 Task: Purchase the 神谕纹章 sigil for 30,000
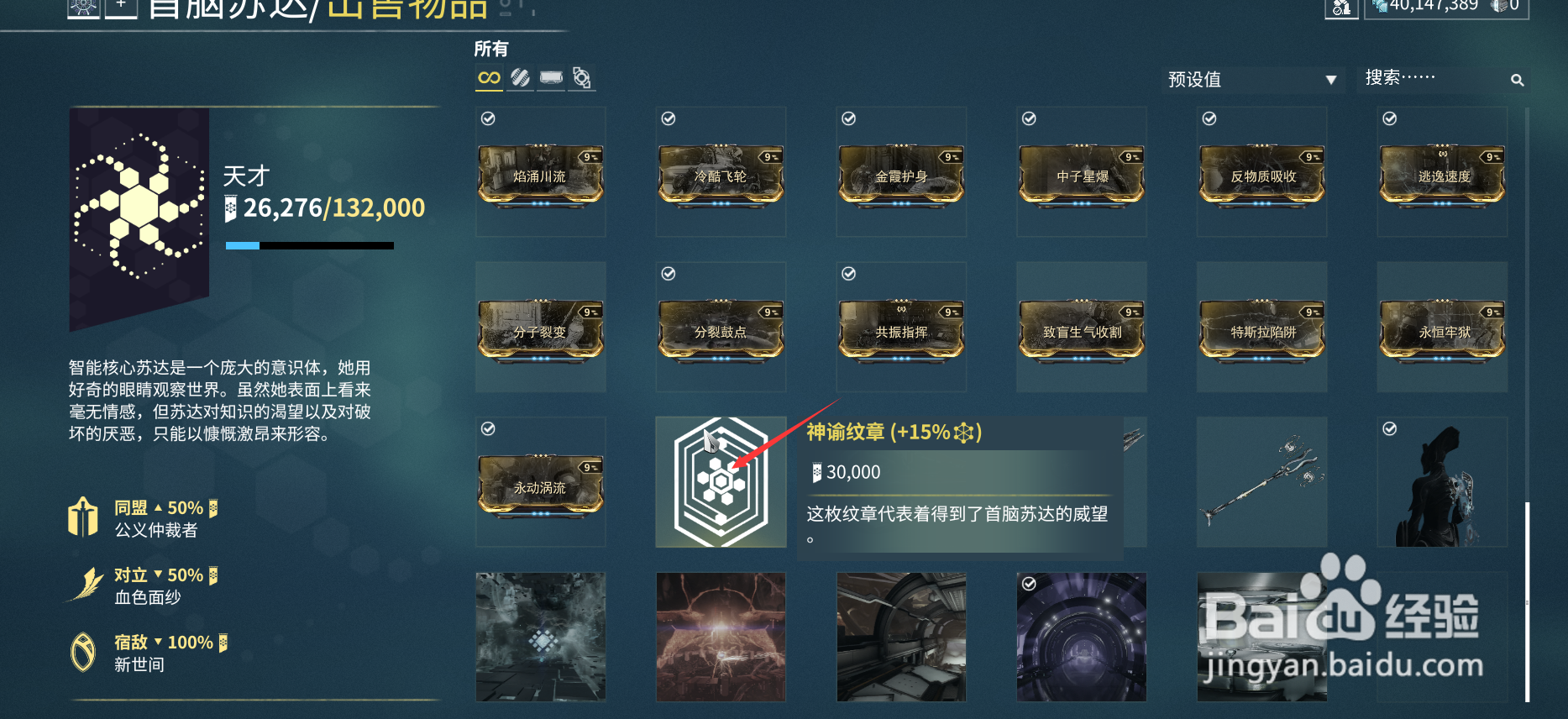721,481
